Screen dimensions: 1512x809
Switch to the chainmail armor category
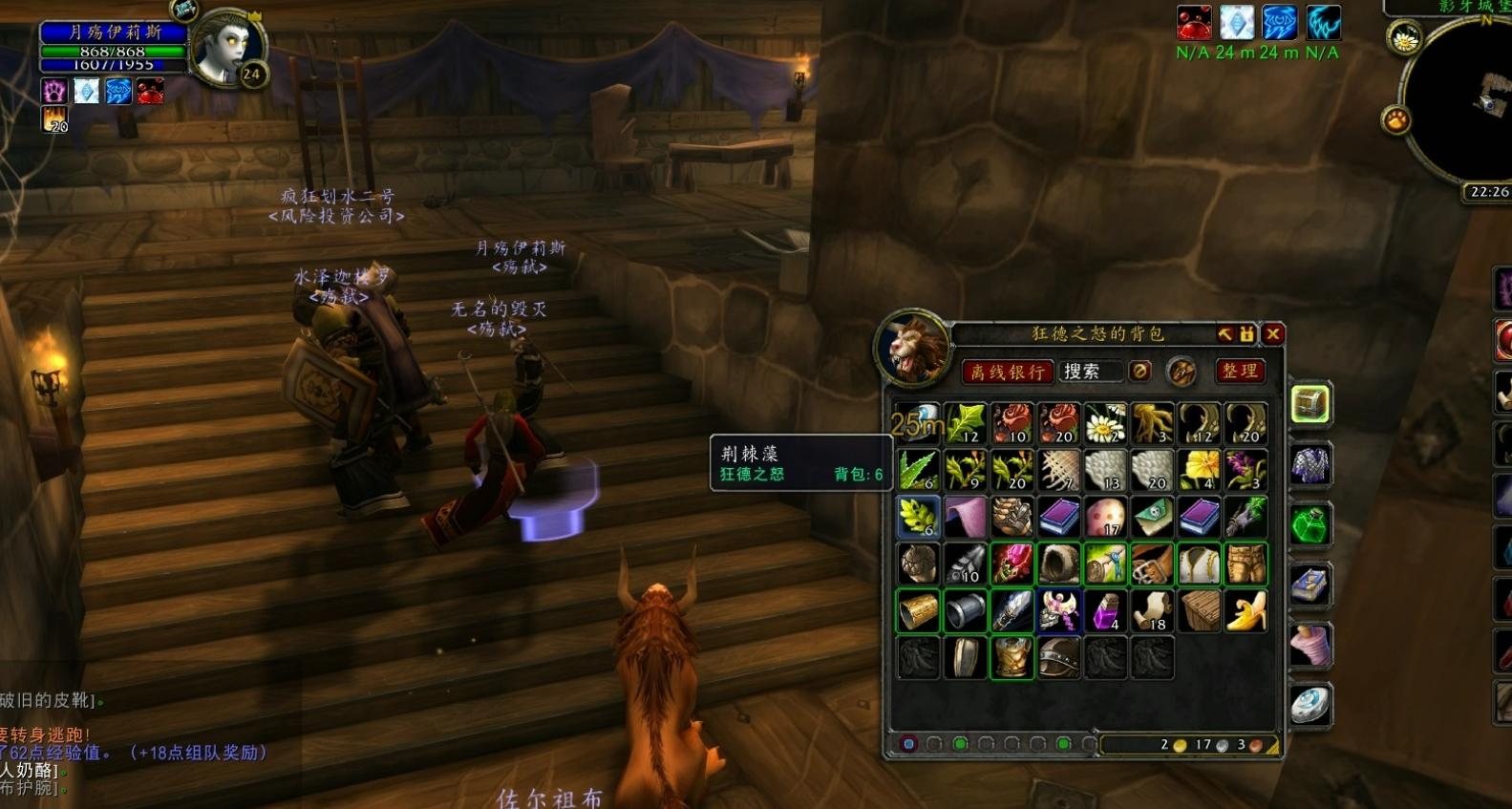coord(1310,465)
